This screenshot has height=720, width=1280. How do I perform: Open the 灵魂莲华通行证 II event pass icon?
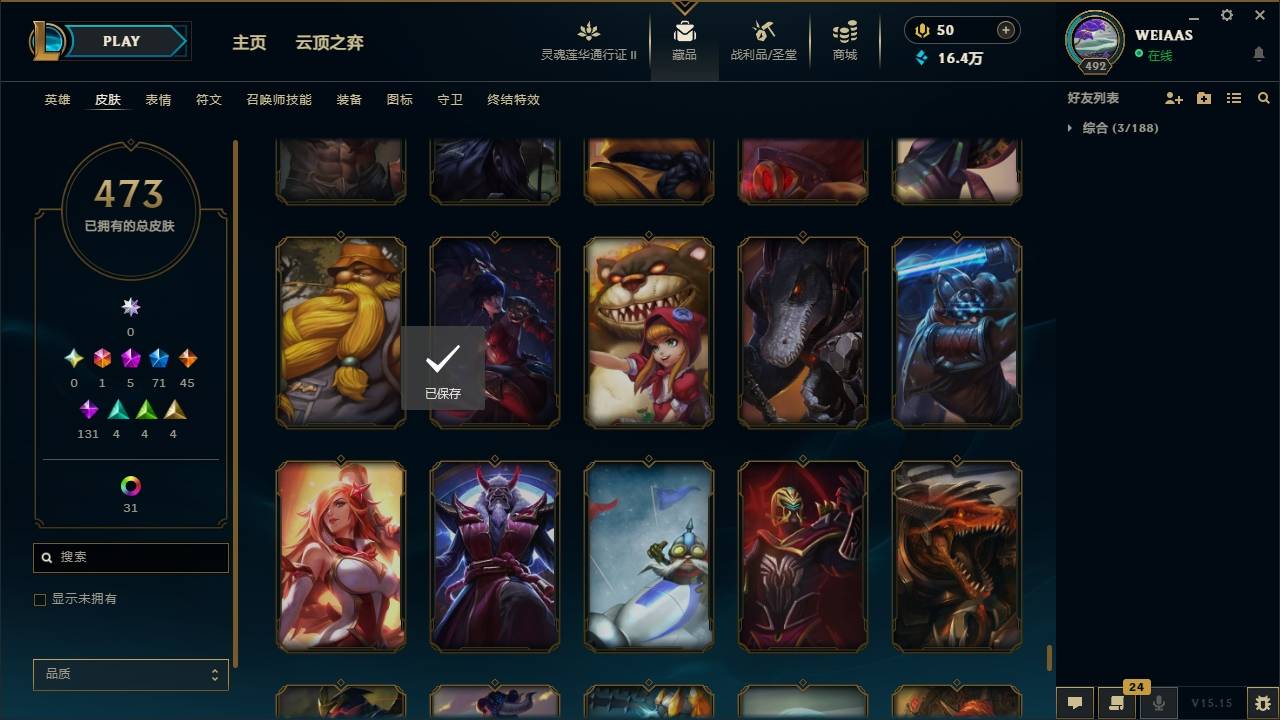coord(588,31)
